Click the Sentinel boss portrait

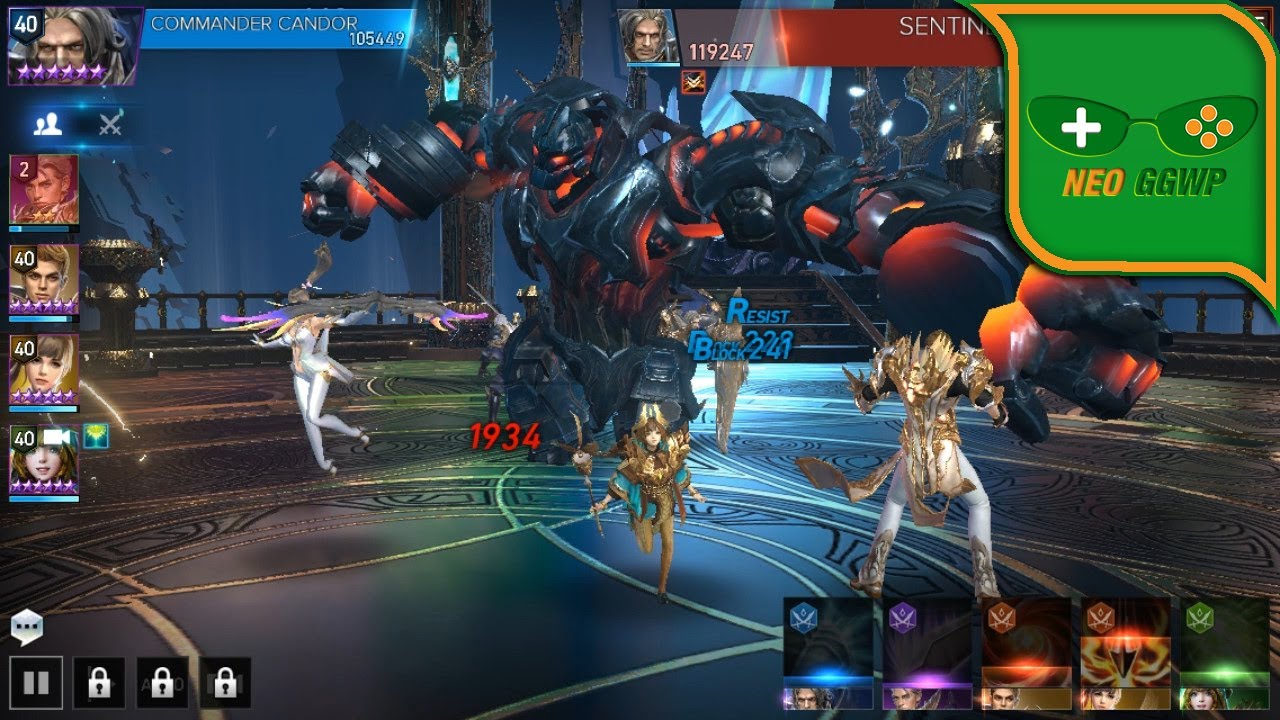(x=645, y=38)
